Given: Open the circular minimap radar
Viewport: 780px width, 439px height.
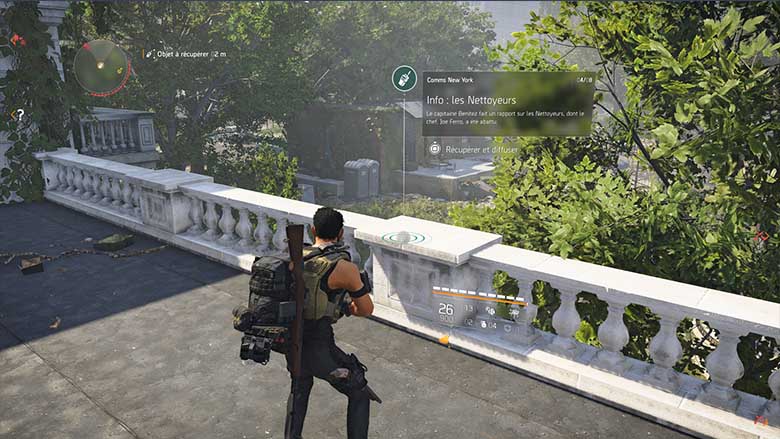Looking at the screenshot, I should (x=101, y=66).
